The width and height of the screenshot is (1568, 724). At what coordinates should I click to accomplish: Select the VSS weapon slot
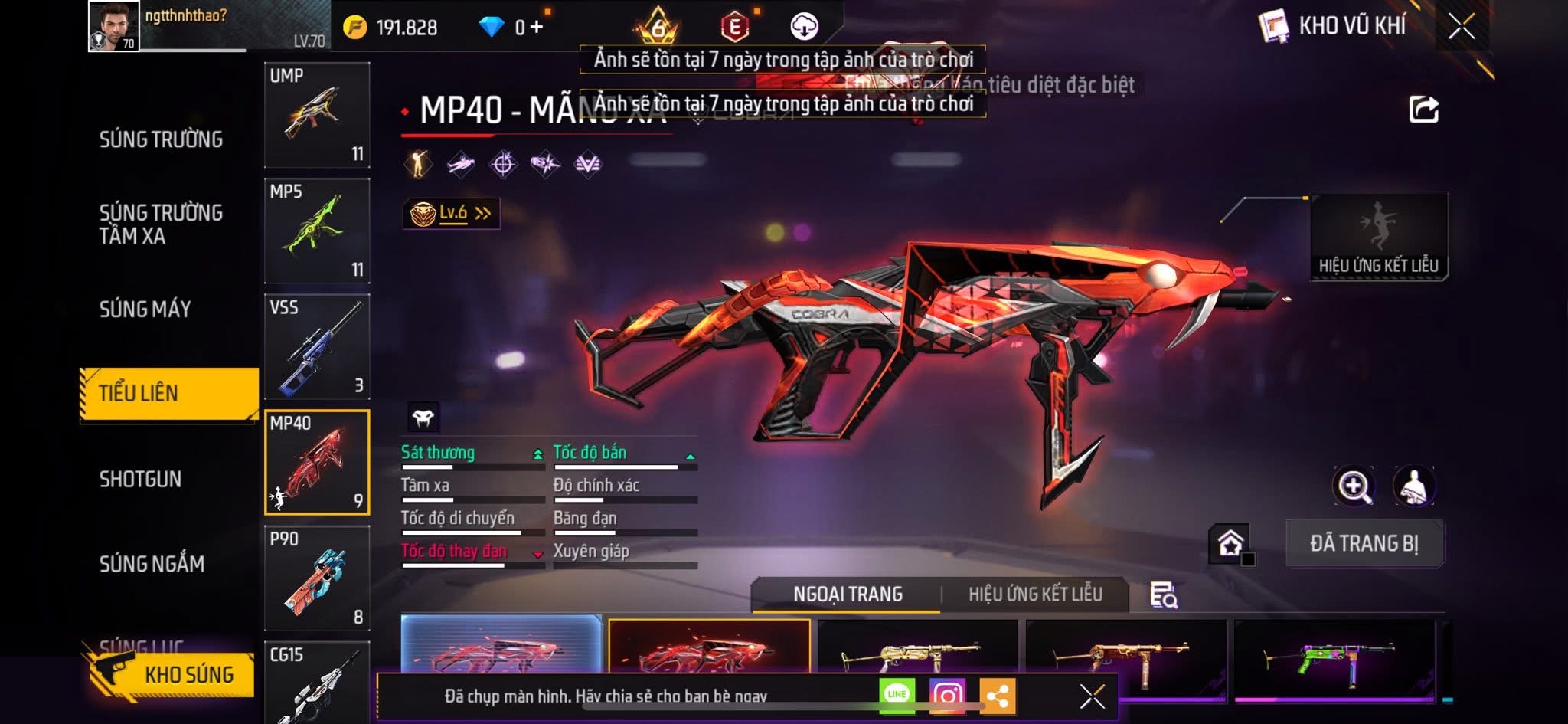point(317,346)
